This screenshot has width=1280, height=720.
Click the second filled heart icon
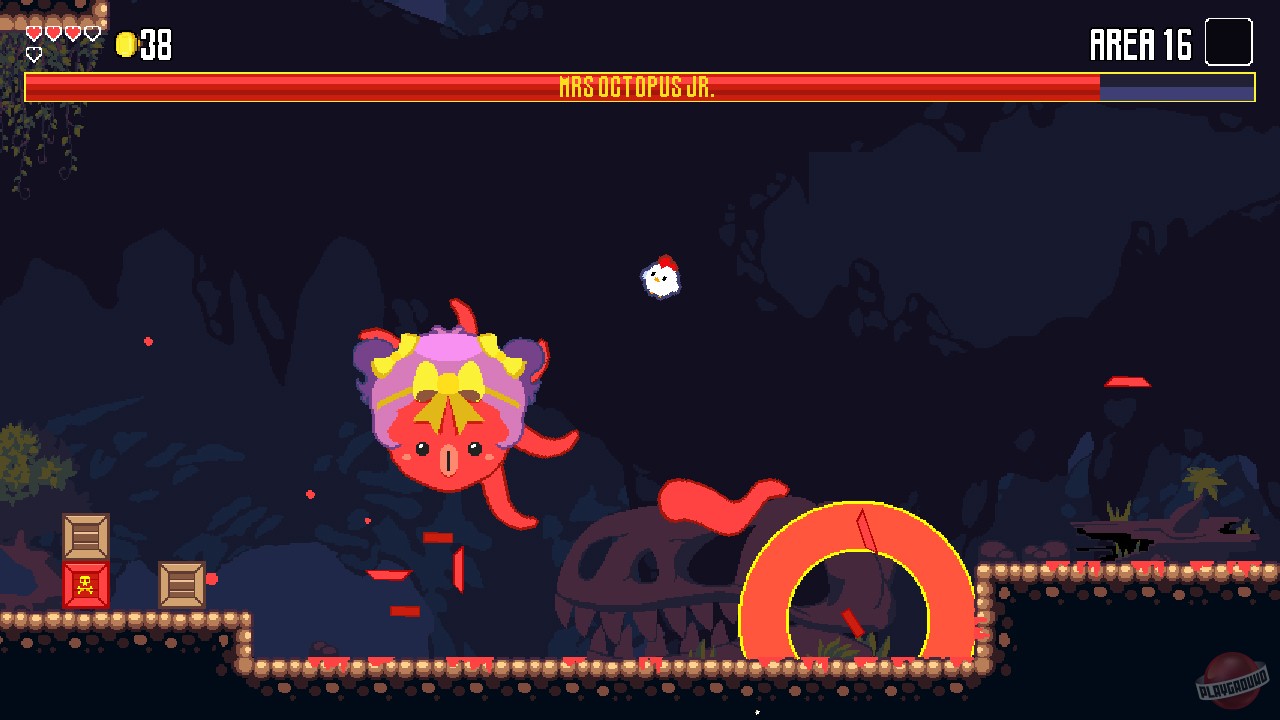click(x=52, y=31)
